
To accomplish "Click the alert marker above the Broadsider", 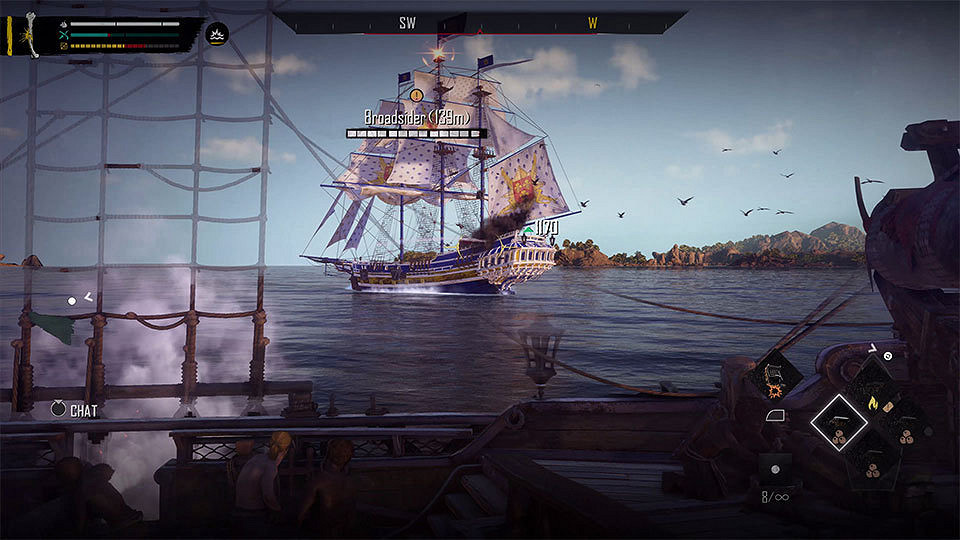I will point(416,95).
